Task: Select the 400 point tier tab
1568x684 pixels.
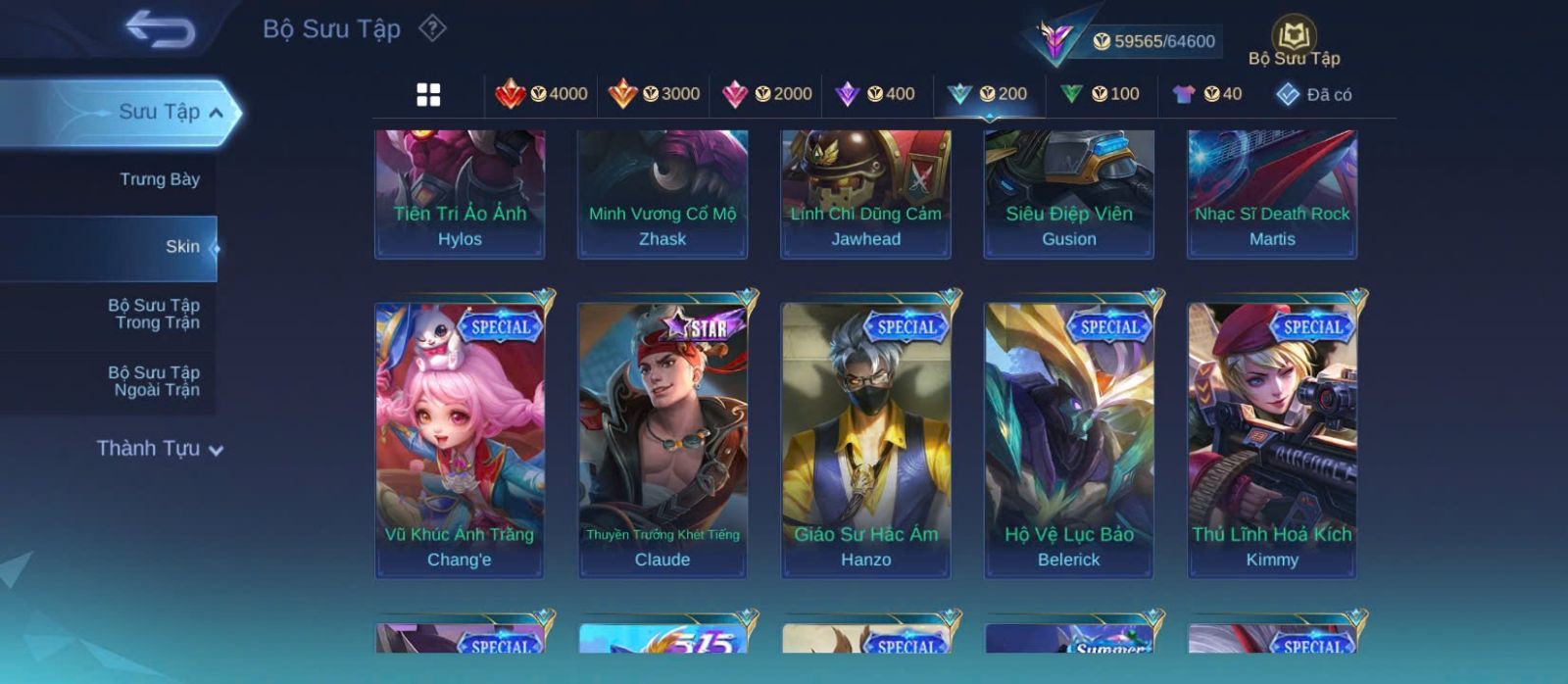Action: 875,94
